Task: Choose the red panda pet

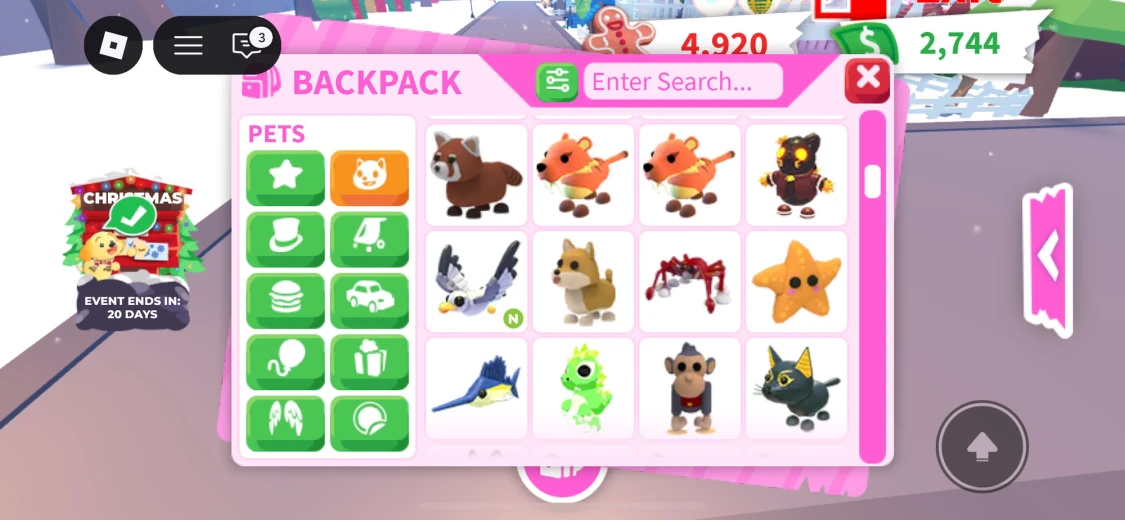Action: (x=476, y=174)
